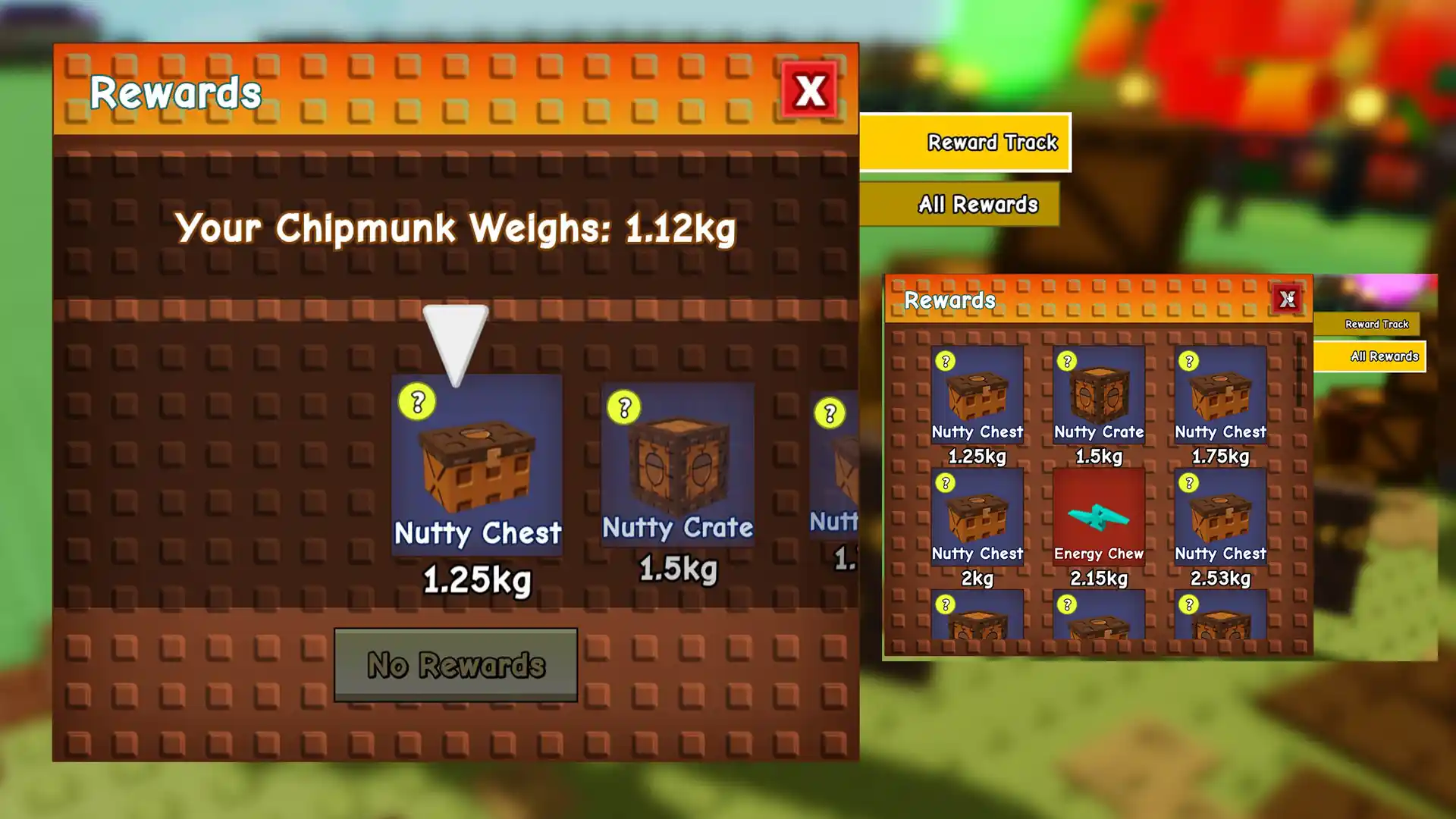Open the large All Rewards tab
The width and height of the screenshot is (1456, 819).
tap(960, 204)
